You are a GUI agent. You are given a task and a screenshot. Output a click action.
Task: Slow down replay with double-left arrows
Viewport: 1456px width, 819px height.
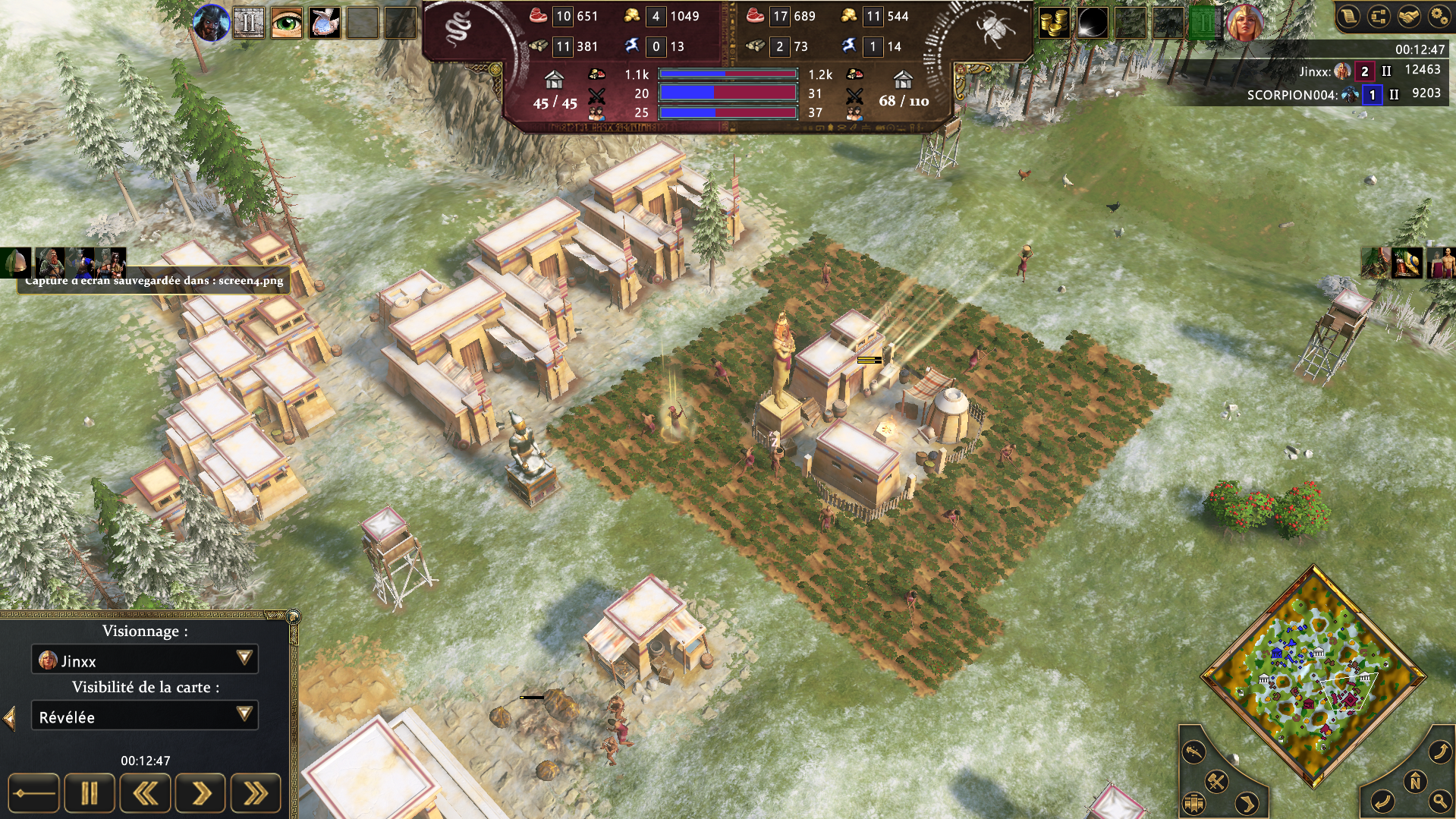pos(145,794)
